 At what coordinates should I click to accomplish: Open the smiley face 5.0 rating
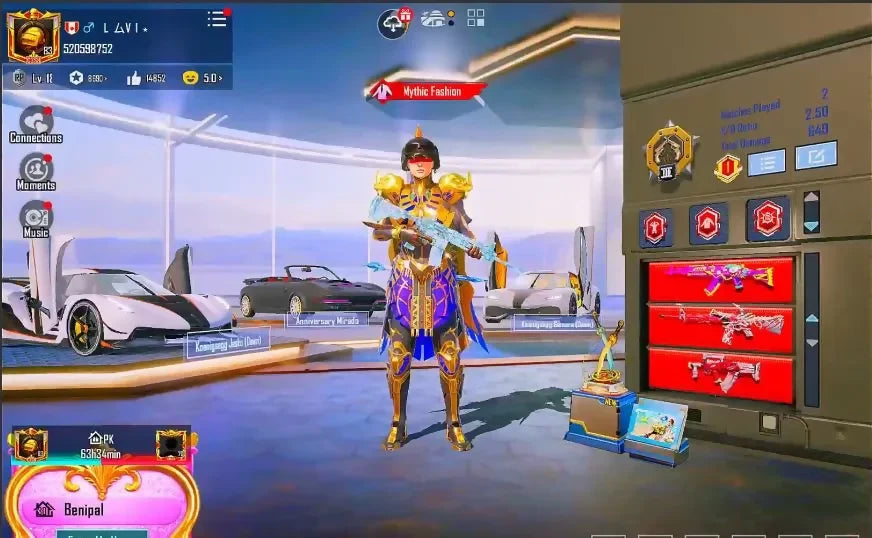tap(203, 78)
